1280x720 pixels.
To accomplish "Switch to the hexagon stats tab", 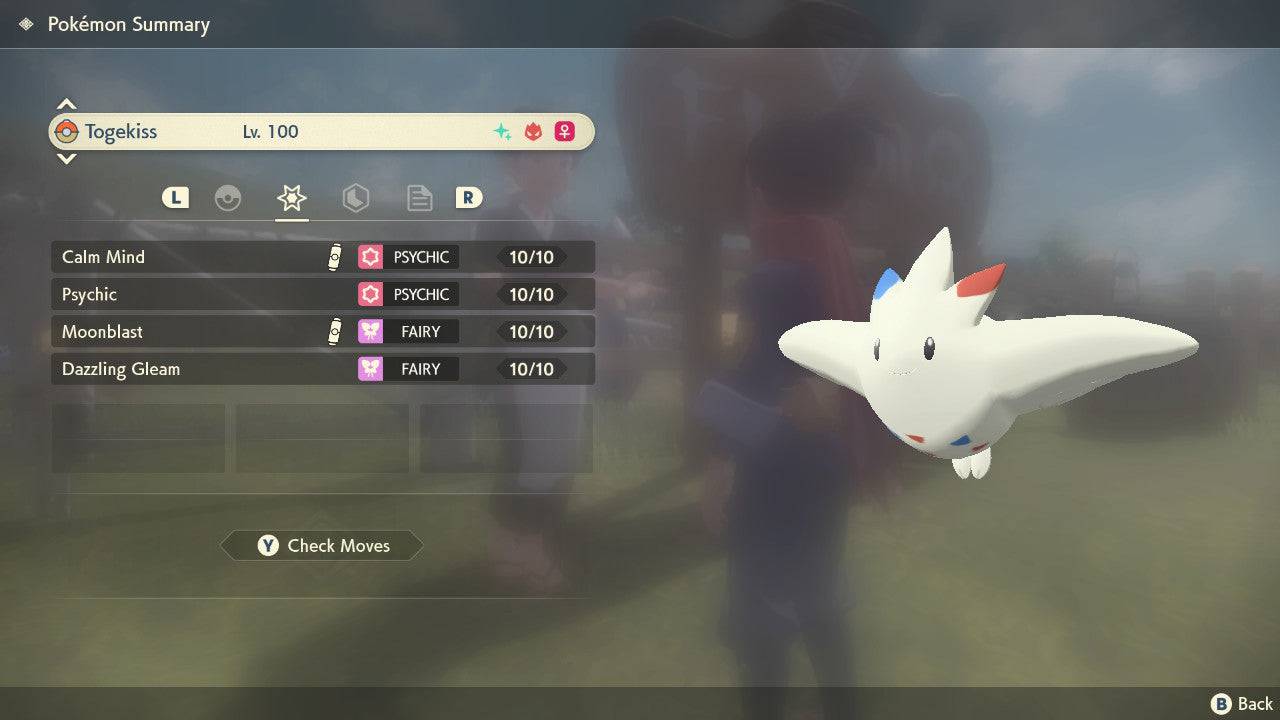I will 355,198.
